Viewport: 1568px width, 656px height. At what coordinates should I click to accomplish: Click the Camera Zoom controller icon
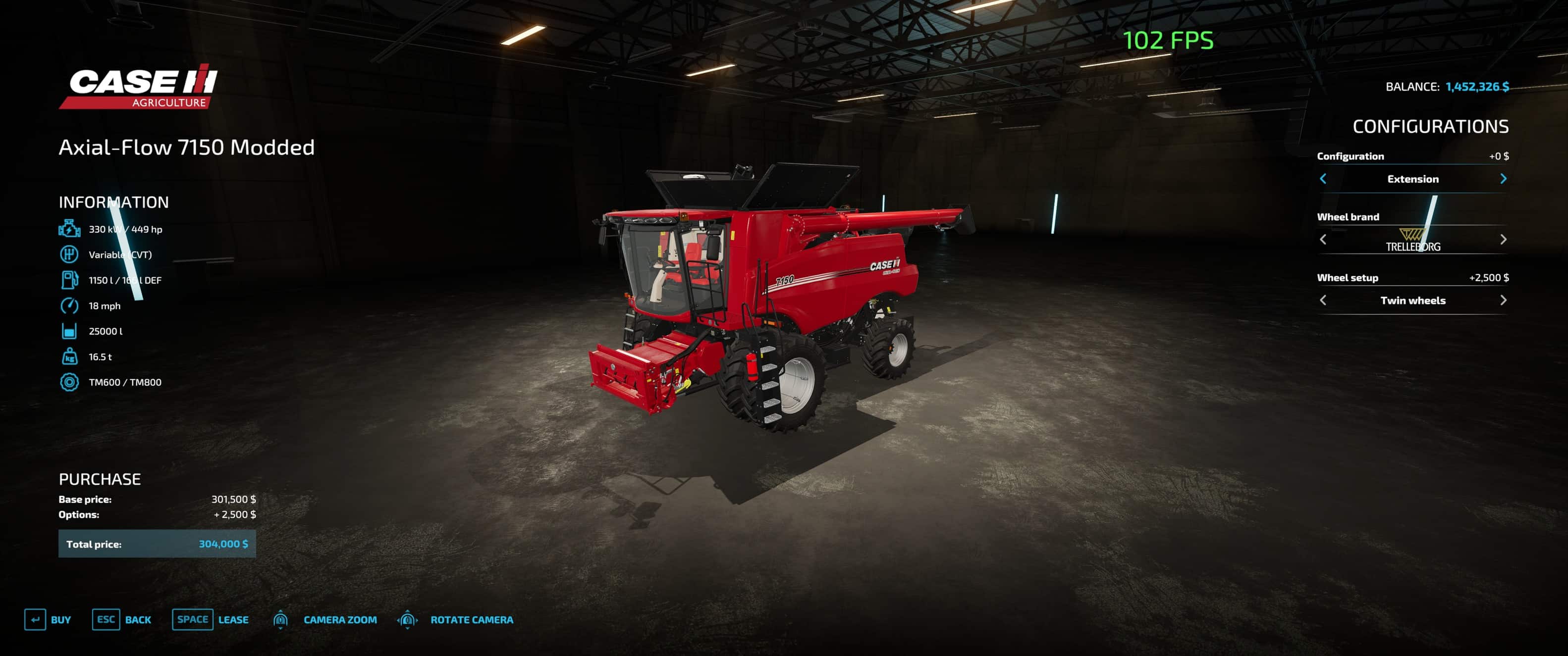pos(281,619)
